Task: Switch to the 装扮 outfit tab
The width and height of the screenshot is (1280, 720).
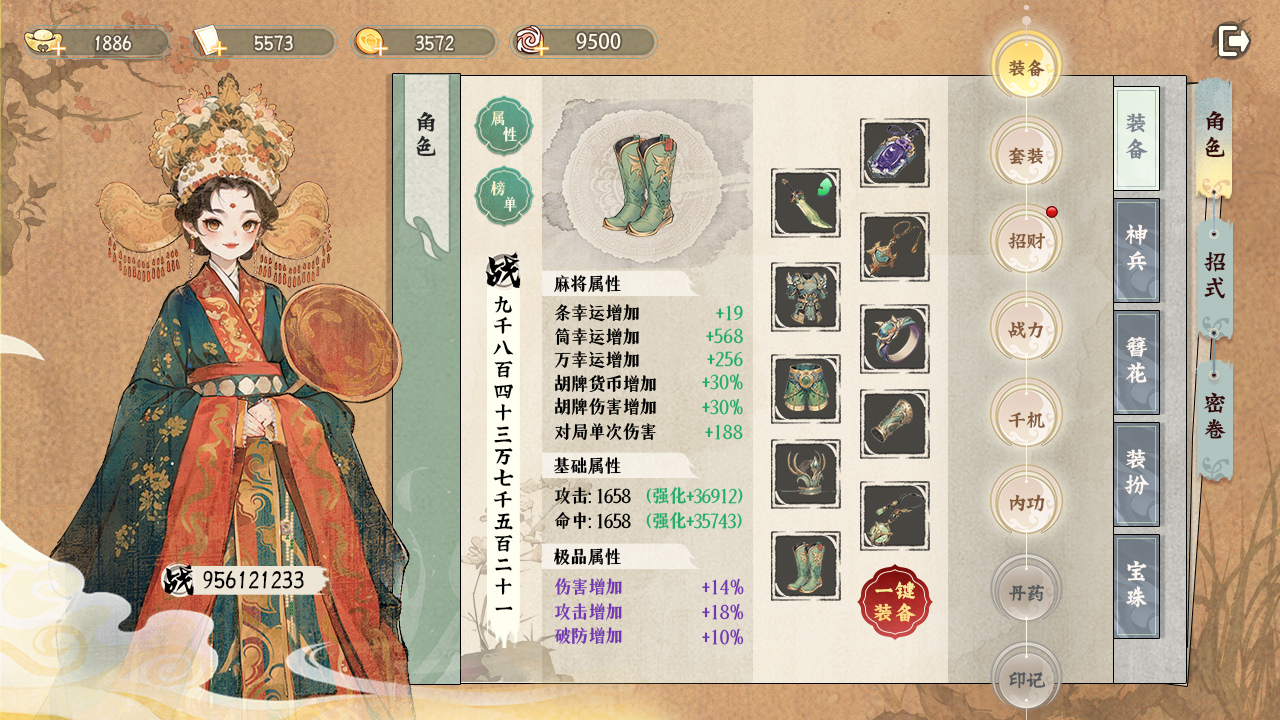Action: [x=1136, y=474]
